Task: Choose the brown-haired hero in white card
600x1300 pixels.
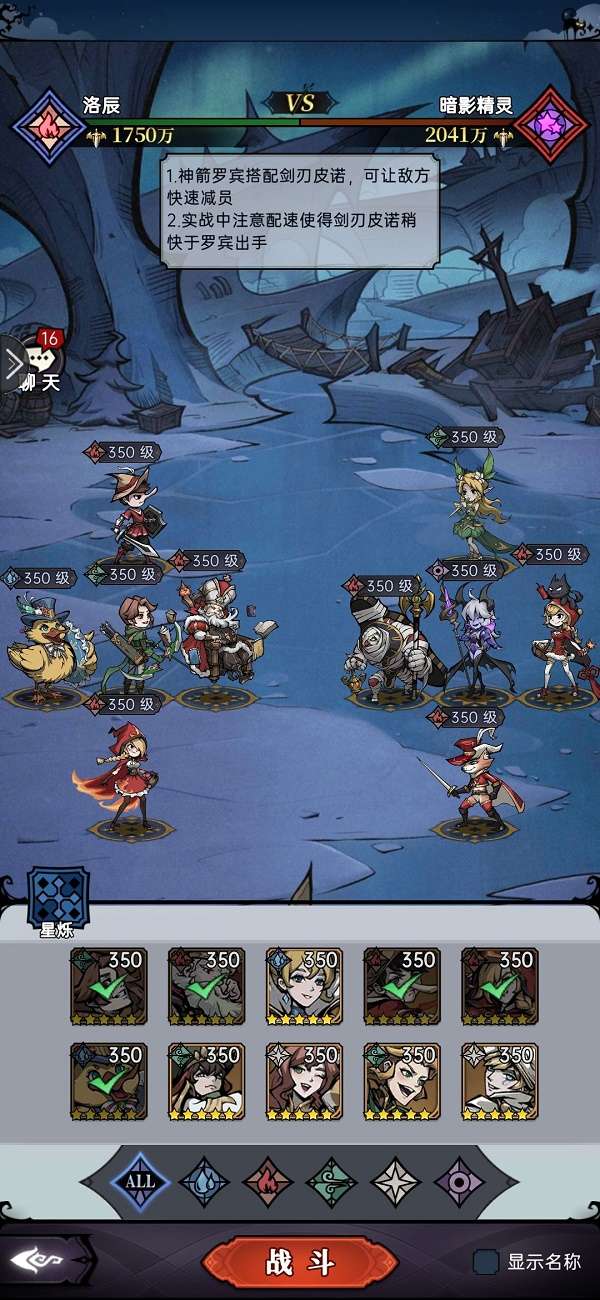Action: [207, 1081]
